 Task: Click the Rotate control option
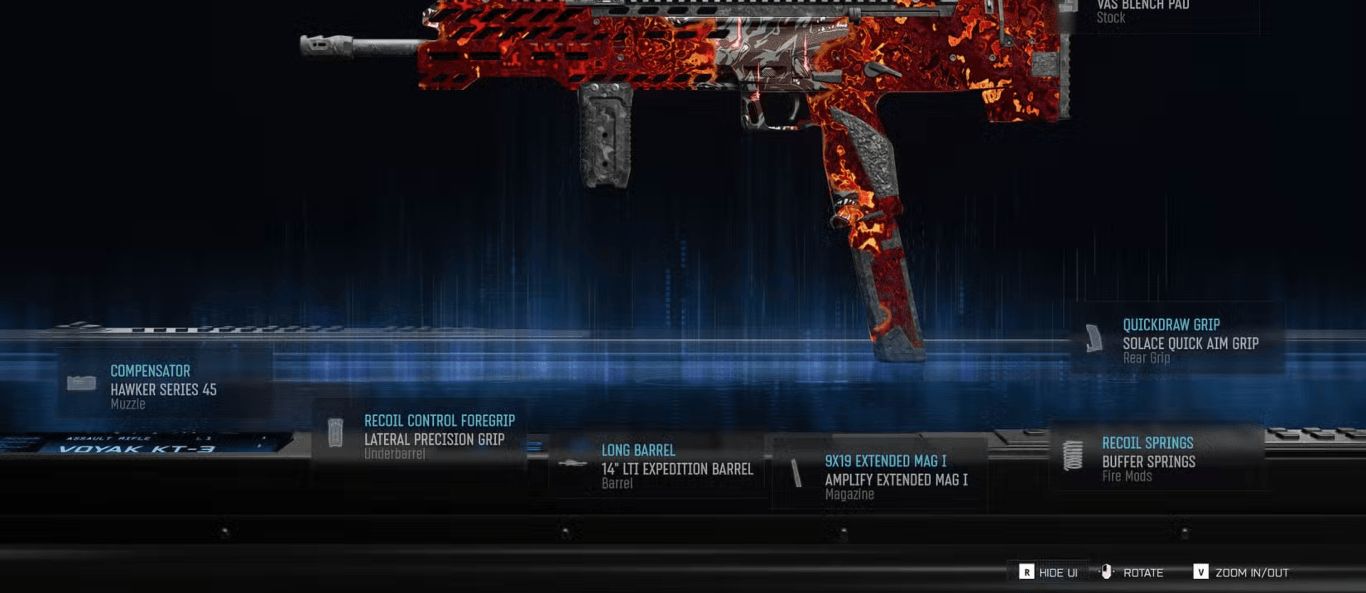pyautogui.click(x=1132, y=572)
